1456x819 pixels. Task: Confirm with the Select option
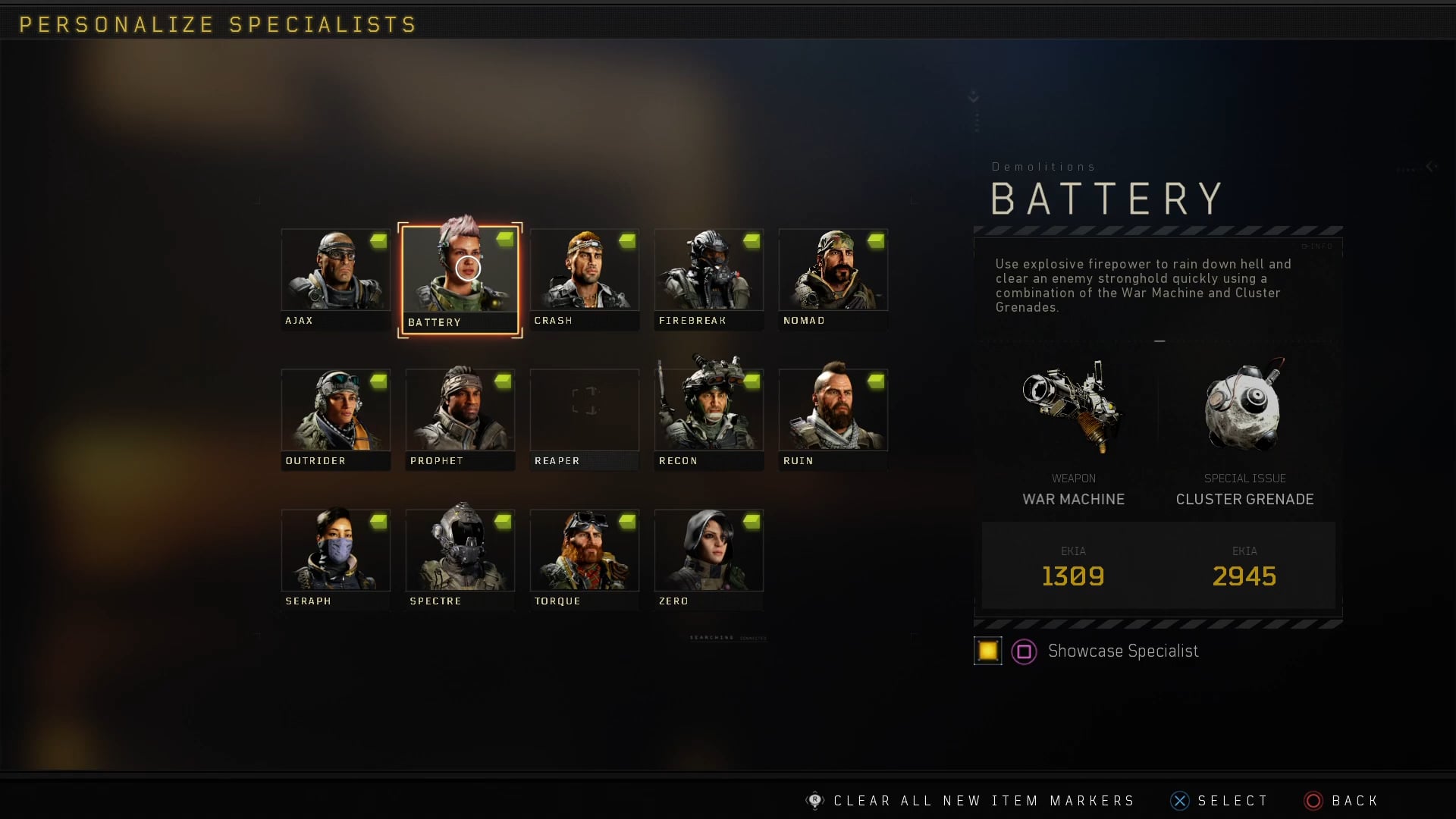tap(1232, 801)
